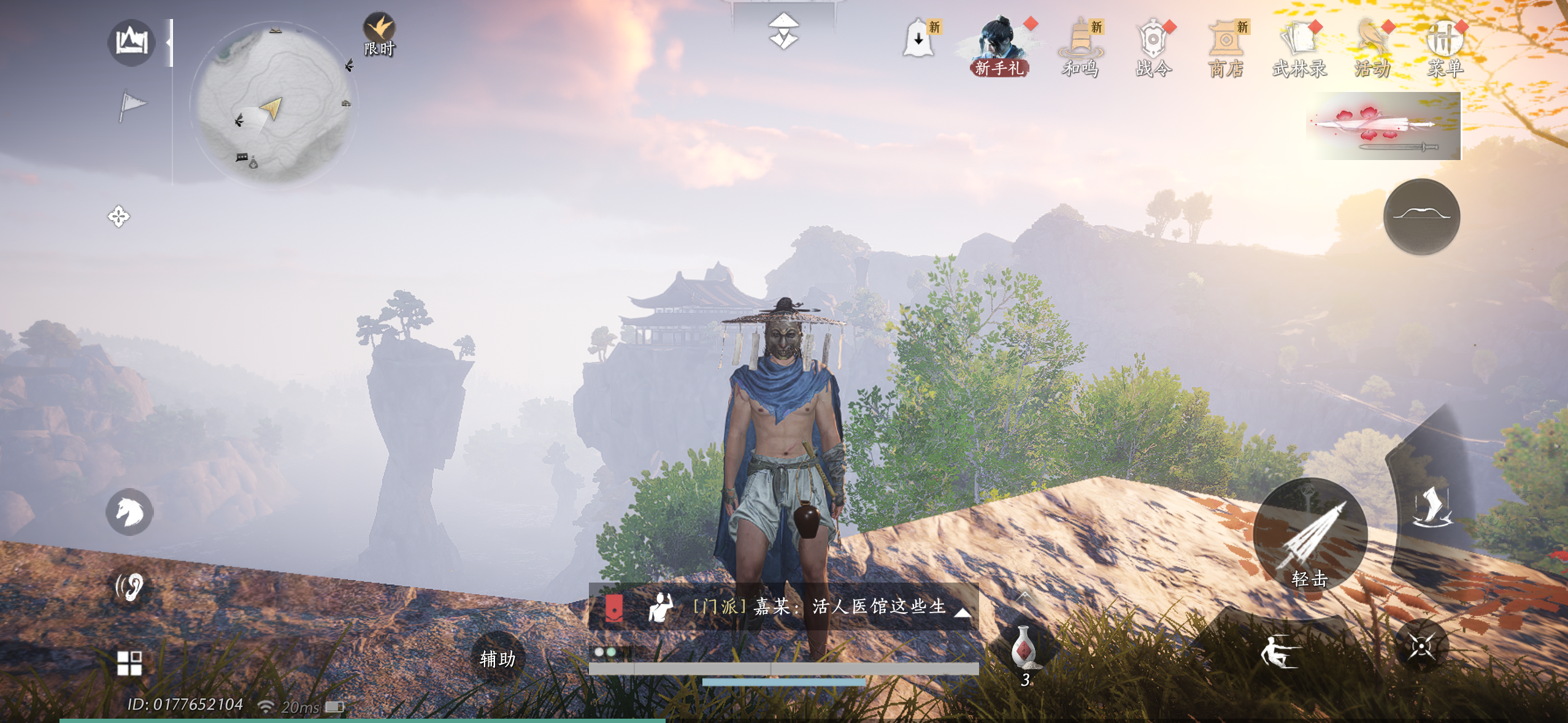Viewport: 1568px width, 723px height.
Task: Open the 战令 battle pass
Action: [x=1153, y=47]
